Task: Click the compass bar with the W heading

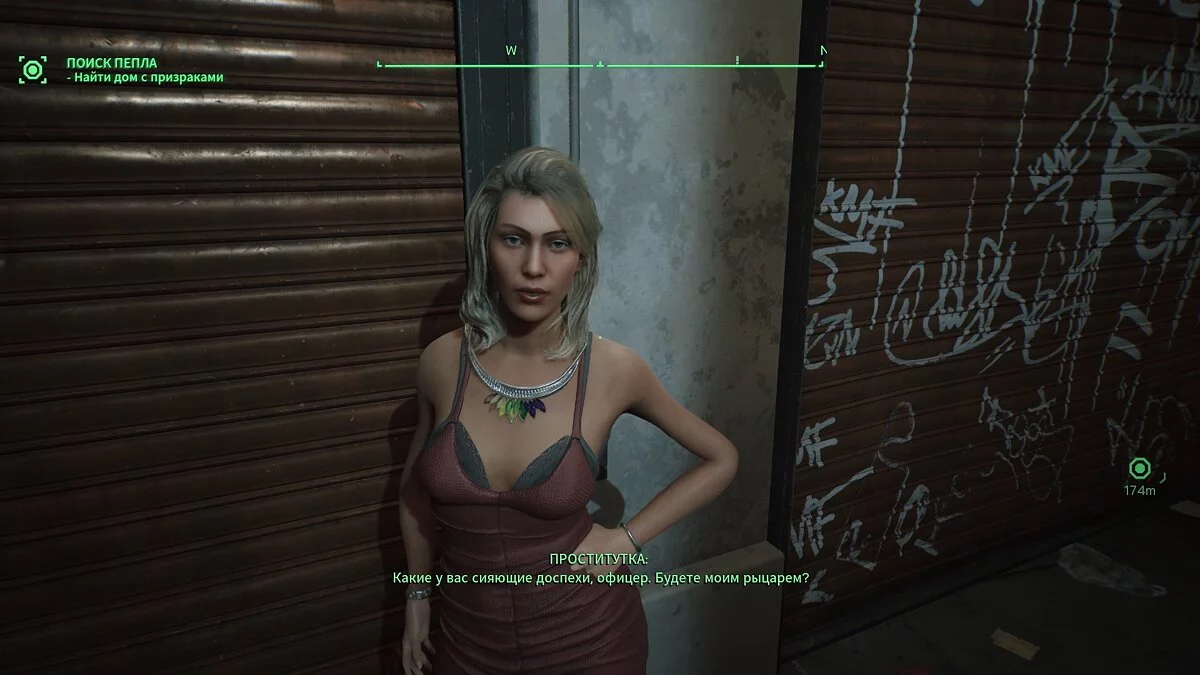Action: pos(601,65)
